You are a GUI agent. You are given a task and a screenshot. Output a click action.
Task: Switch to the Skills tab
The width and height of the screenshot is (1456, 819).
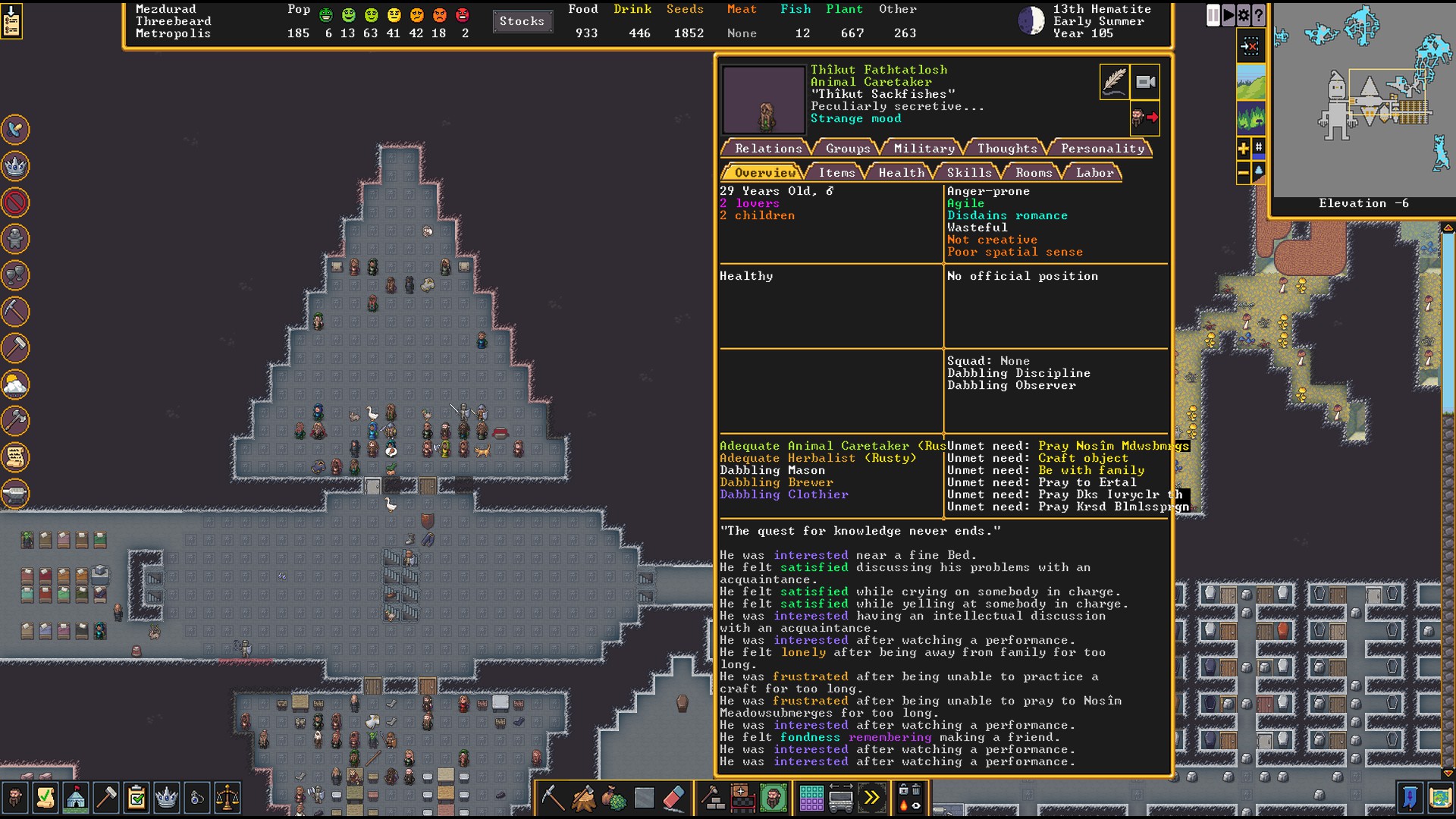968,173
